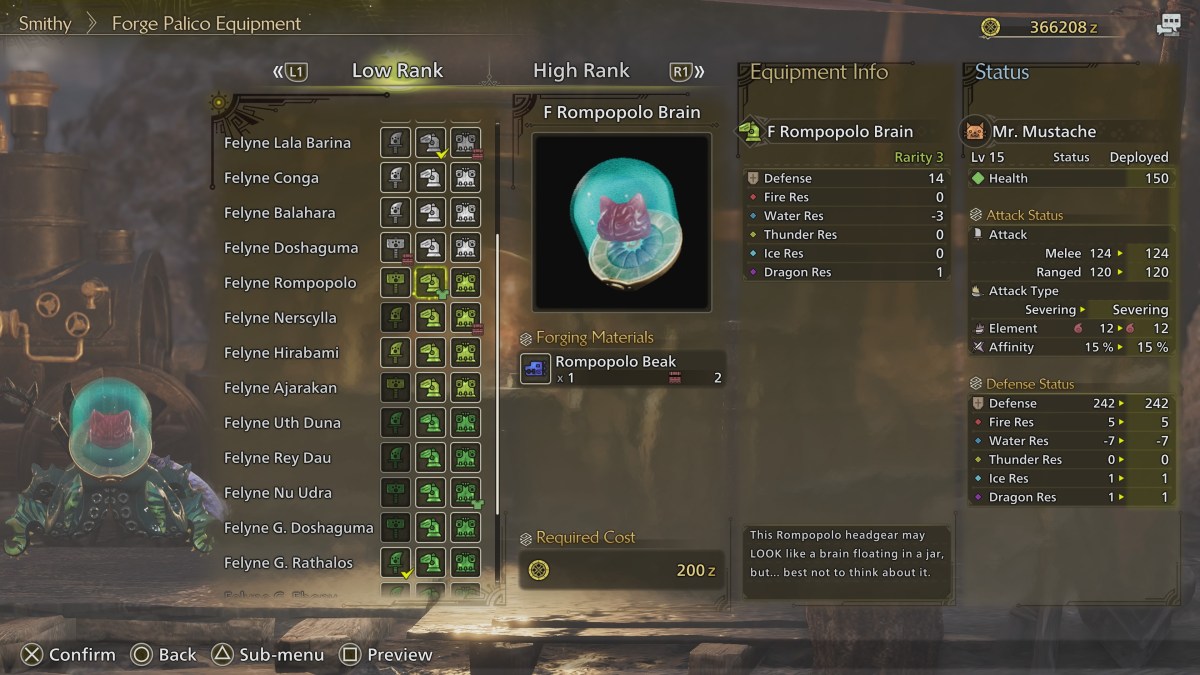Select the Felyne Uth Duna row
Viewport: 1200px width, 675px height.
point(282,423)
